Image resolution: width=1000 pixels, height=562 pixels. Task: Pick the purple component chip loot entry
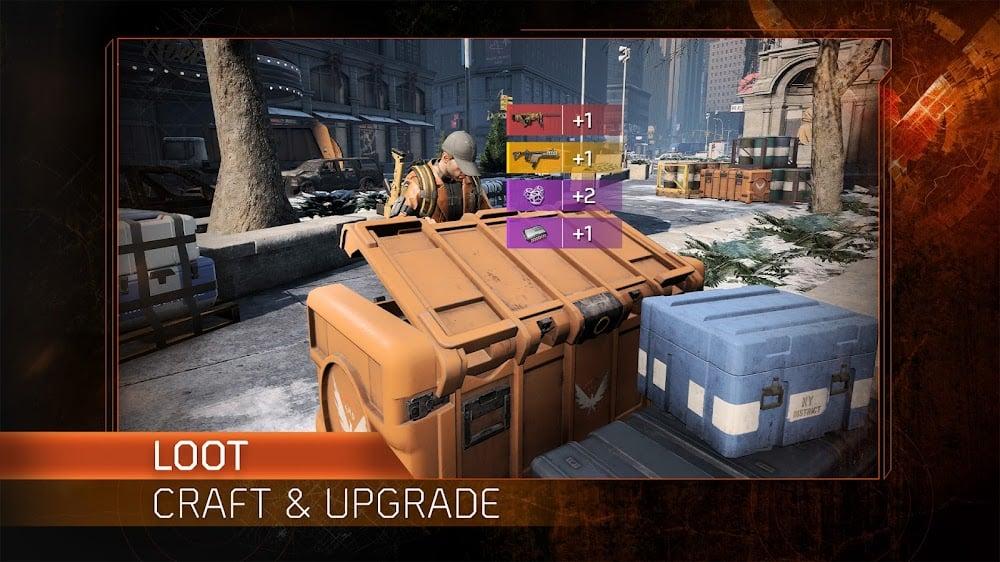(564, 232)
